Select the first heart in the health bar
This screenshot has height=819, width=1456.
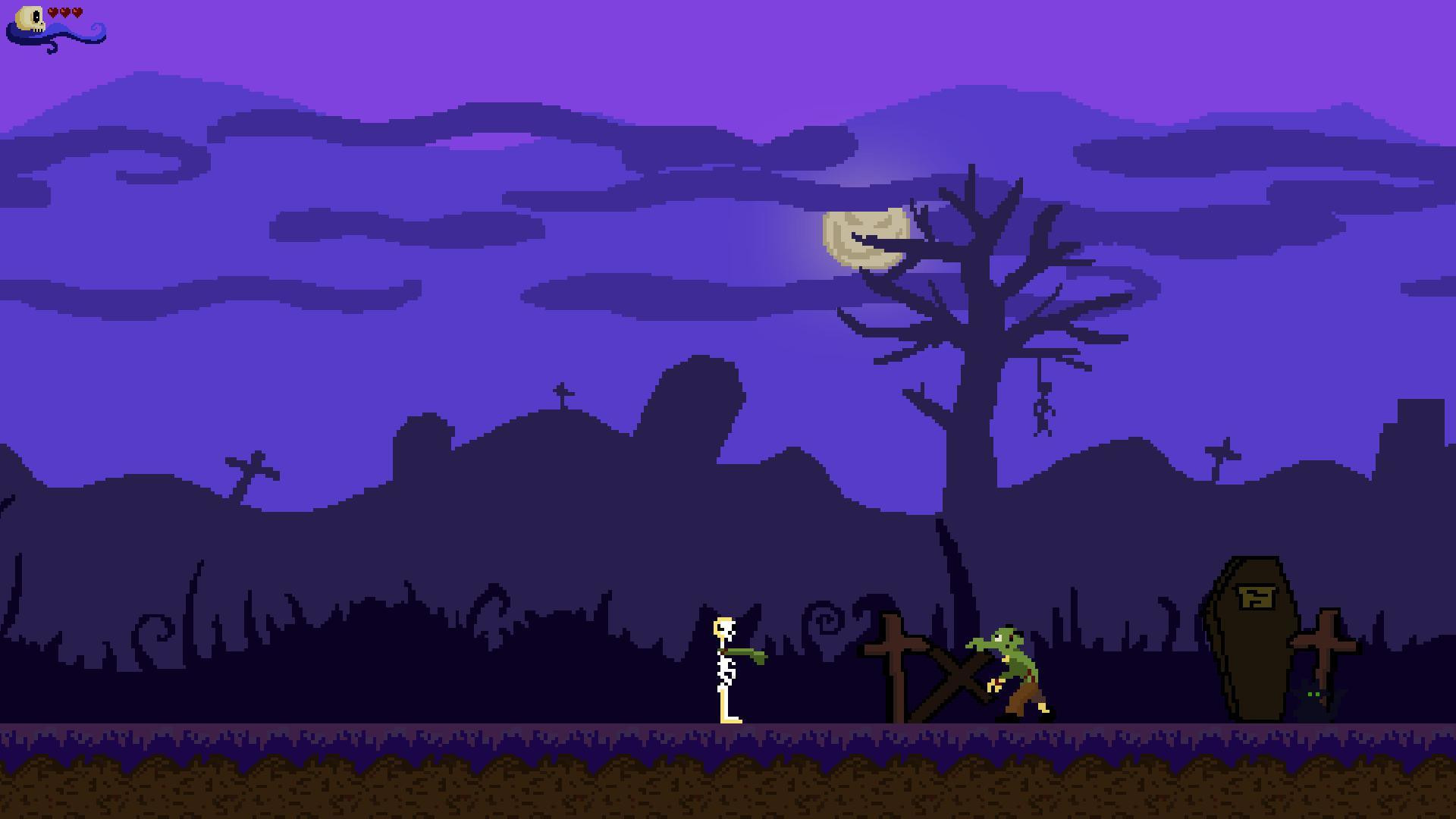click(x=53, y=11)
